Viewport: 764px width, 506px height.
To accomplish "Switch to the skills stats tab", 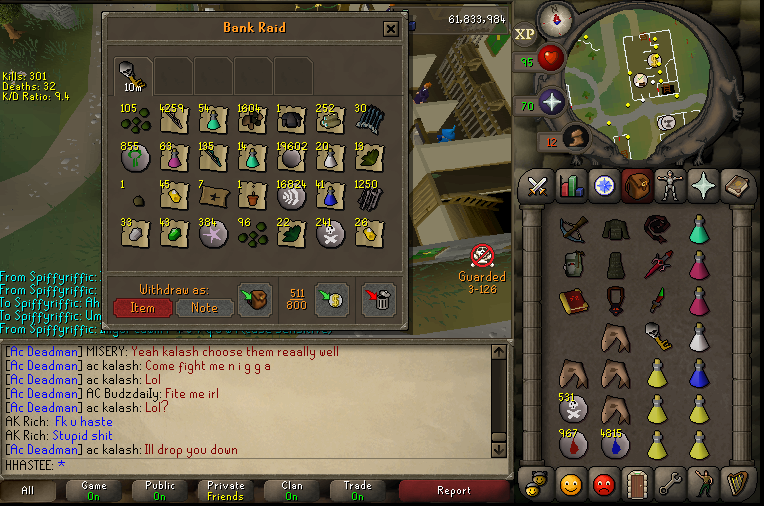I will (570, 185).
